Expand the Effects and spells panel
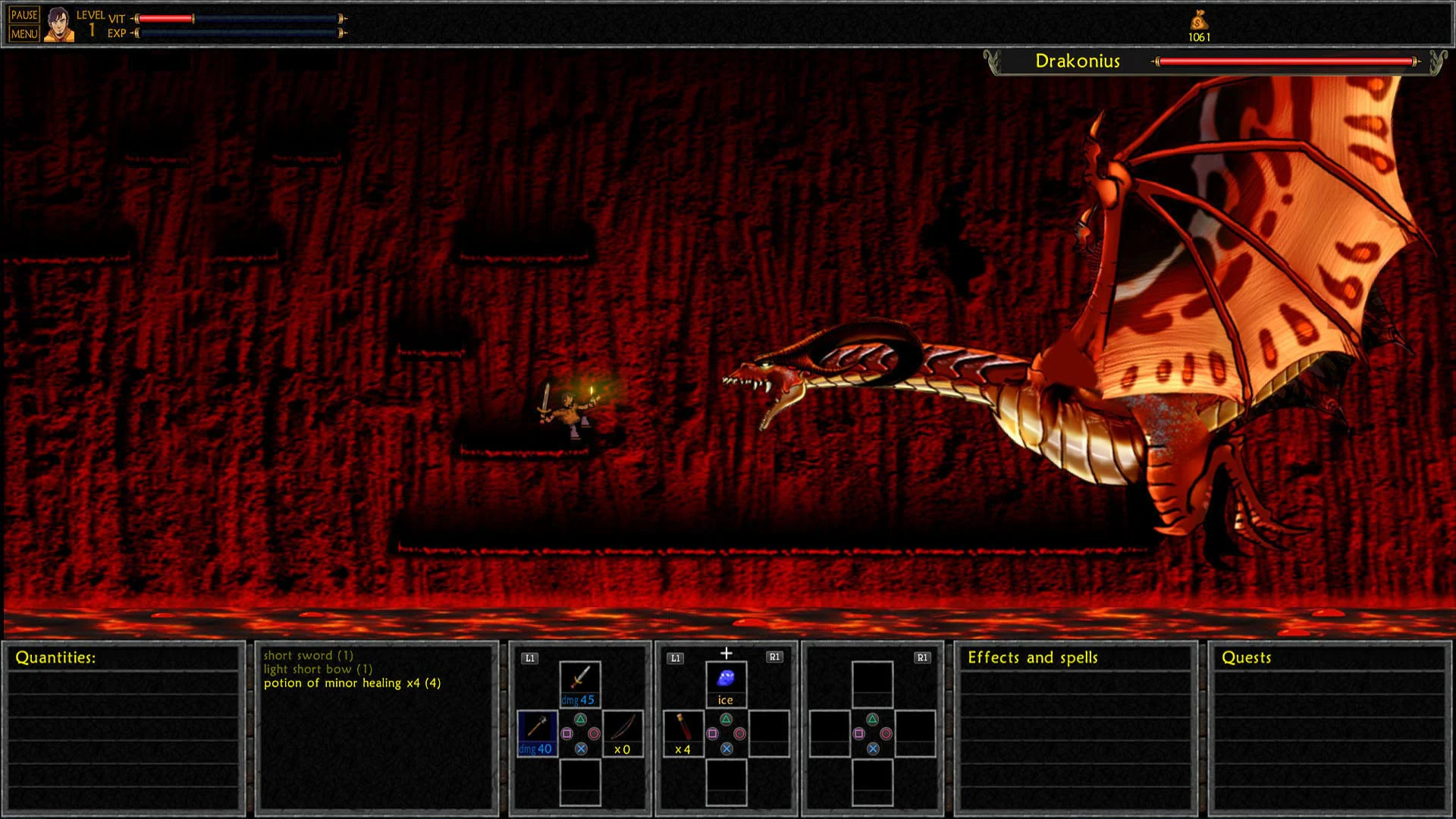This screenshot has width=1456, height=819. click(x=1031, y=657)
